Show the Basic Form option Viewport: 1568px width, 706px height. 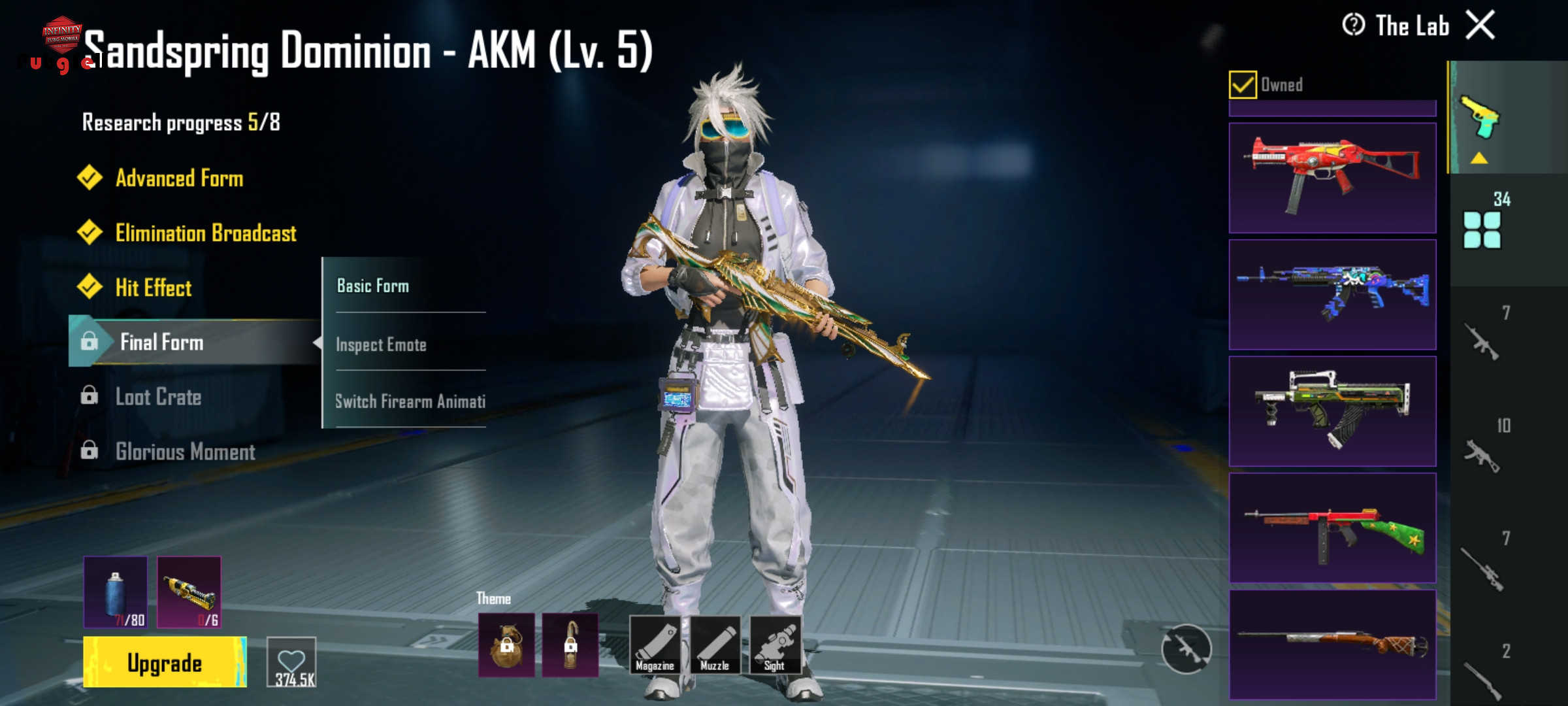(373, 286)
